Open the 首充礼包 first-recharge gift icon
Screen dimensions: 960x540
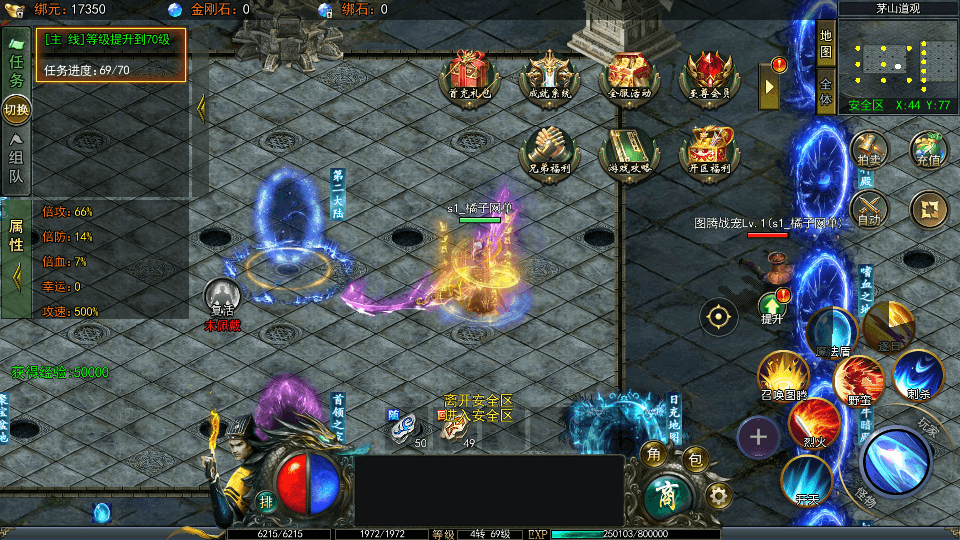[x=468, y=75]
